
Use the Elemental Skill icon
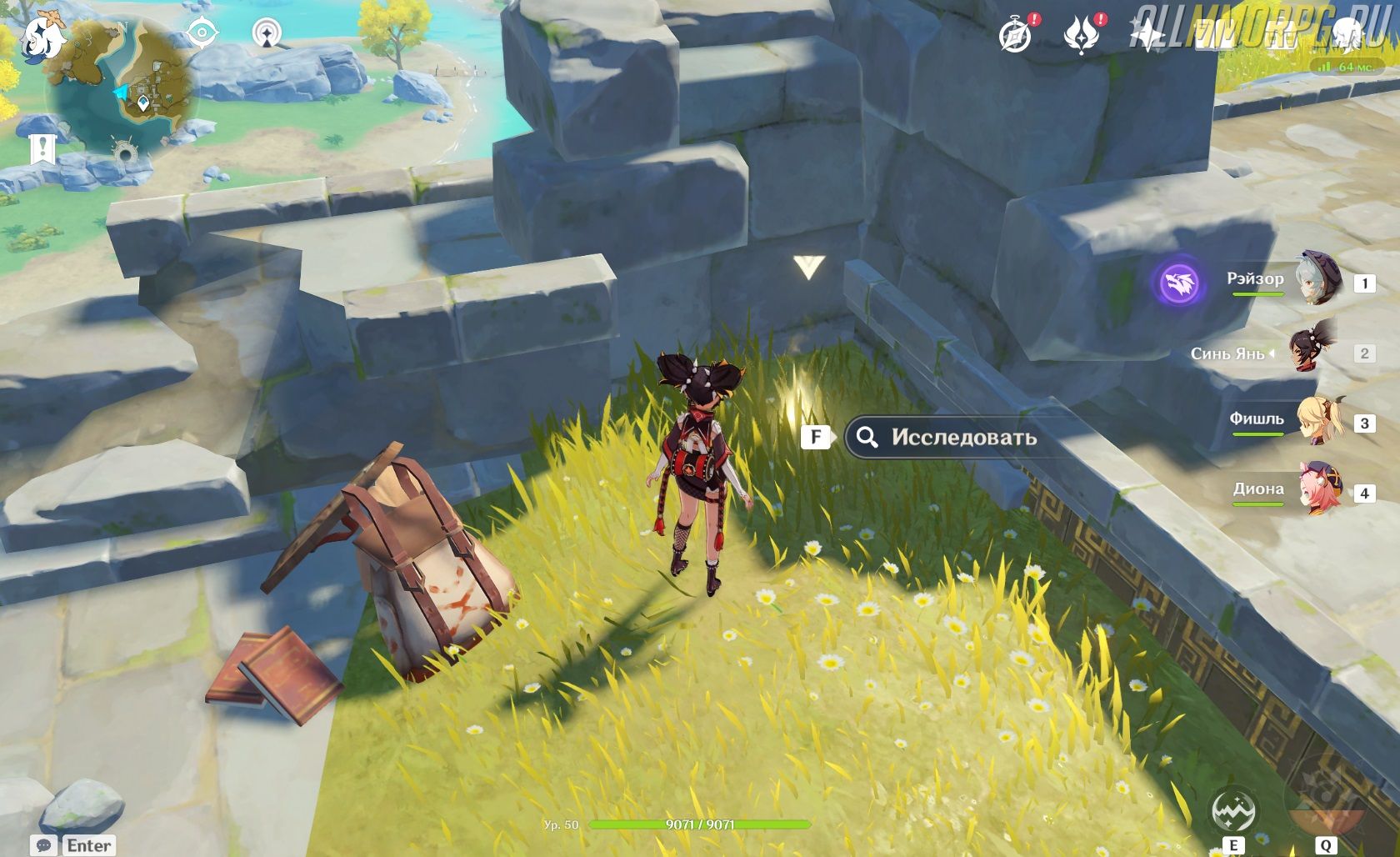point(1232,810)
